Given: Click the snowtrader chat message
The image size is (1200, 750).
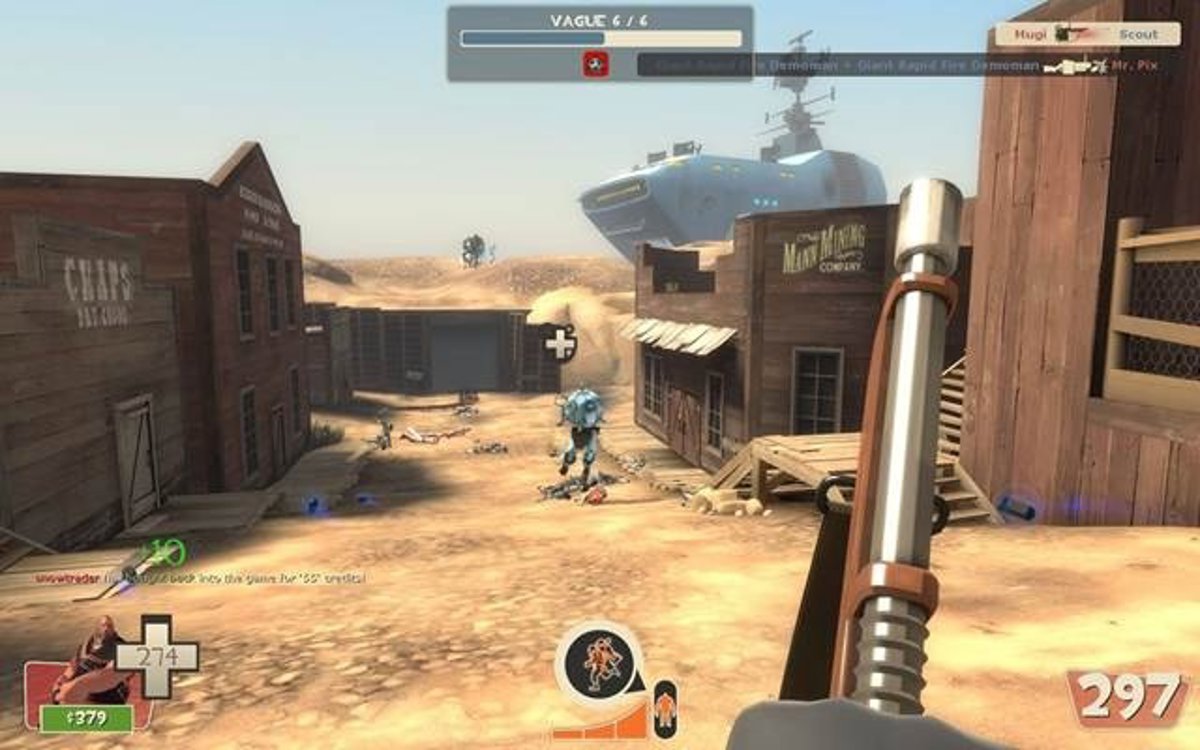Looking at the screenshot, I should click(200, 578).
